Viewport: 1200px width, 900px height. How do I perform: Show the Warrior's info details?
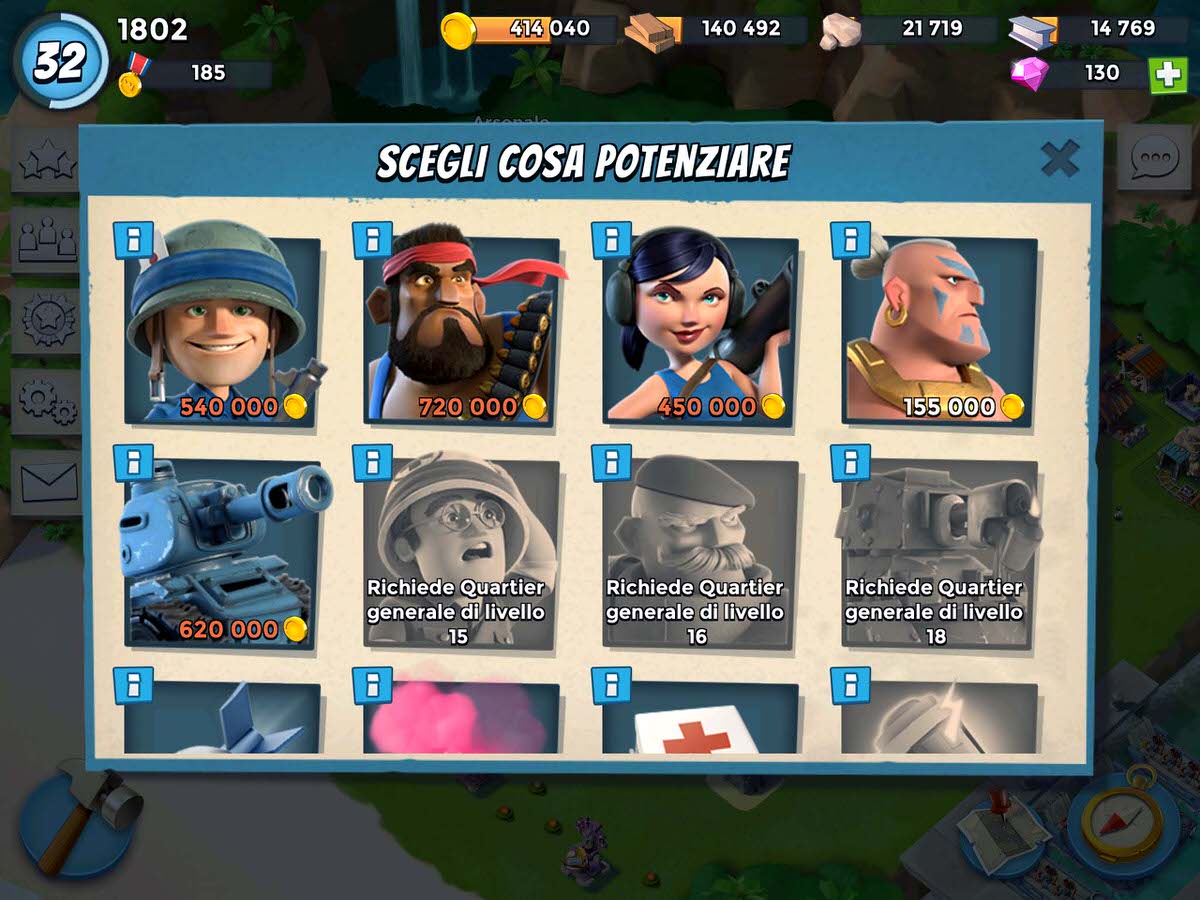pos(850,240)
